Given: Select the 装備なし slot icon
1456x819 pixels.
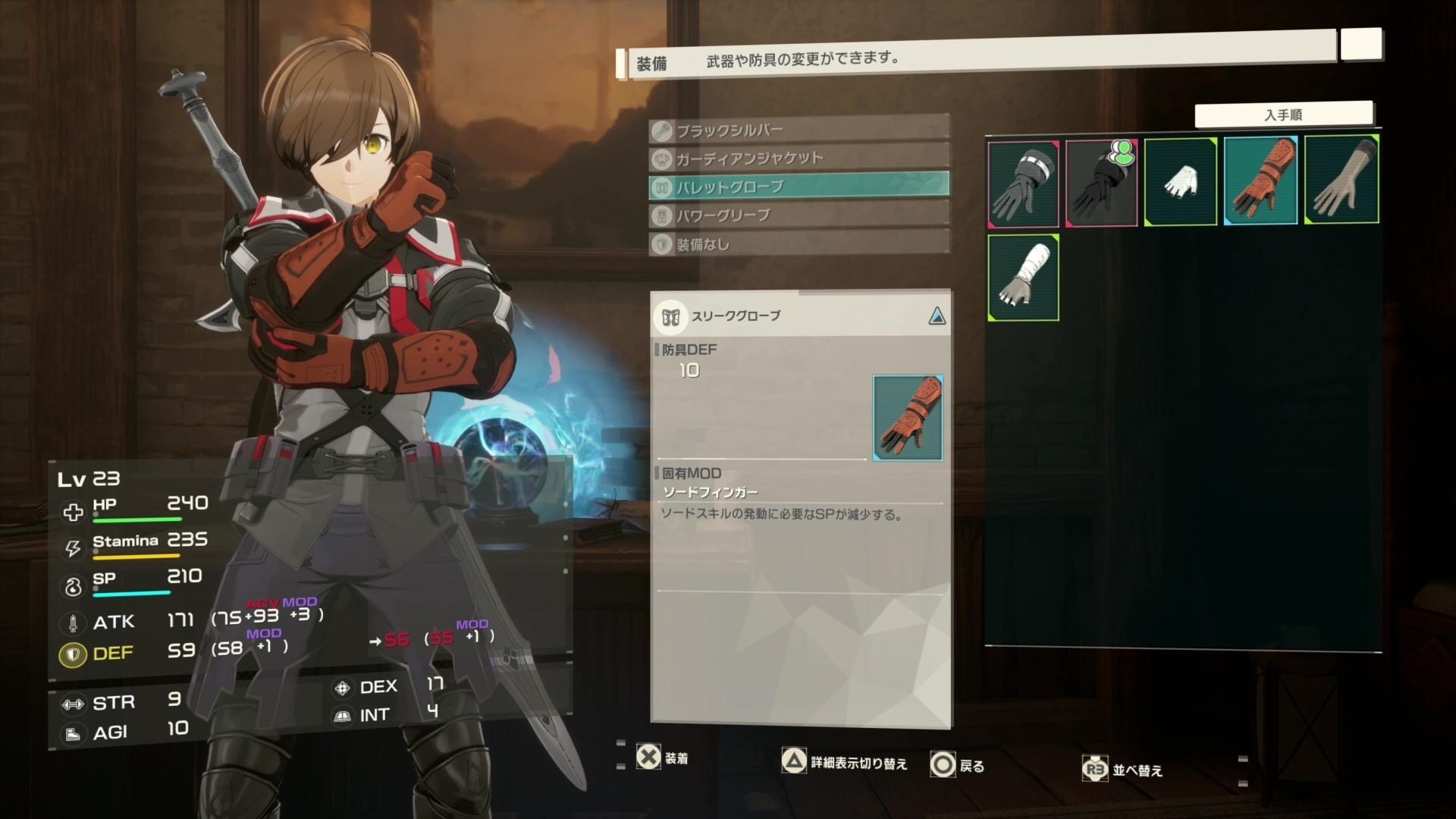Looking at the screenshot, I should coord(661,245).
